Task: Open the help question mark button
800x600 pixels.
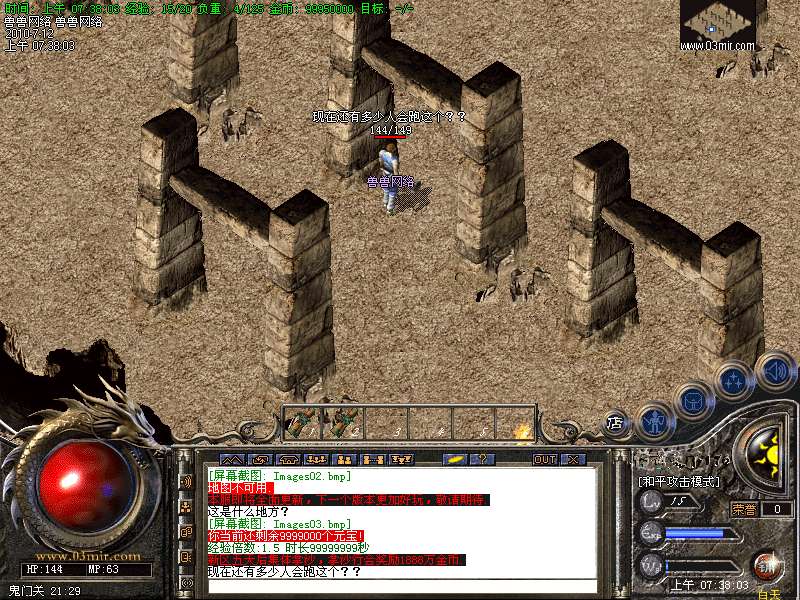Action: tap(482, 459)
